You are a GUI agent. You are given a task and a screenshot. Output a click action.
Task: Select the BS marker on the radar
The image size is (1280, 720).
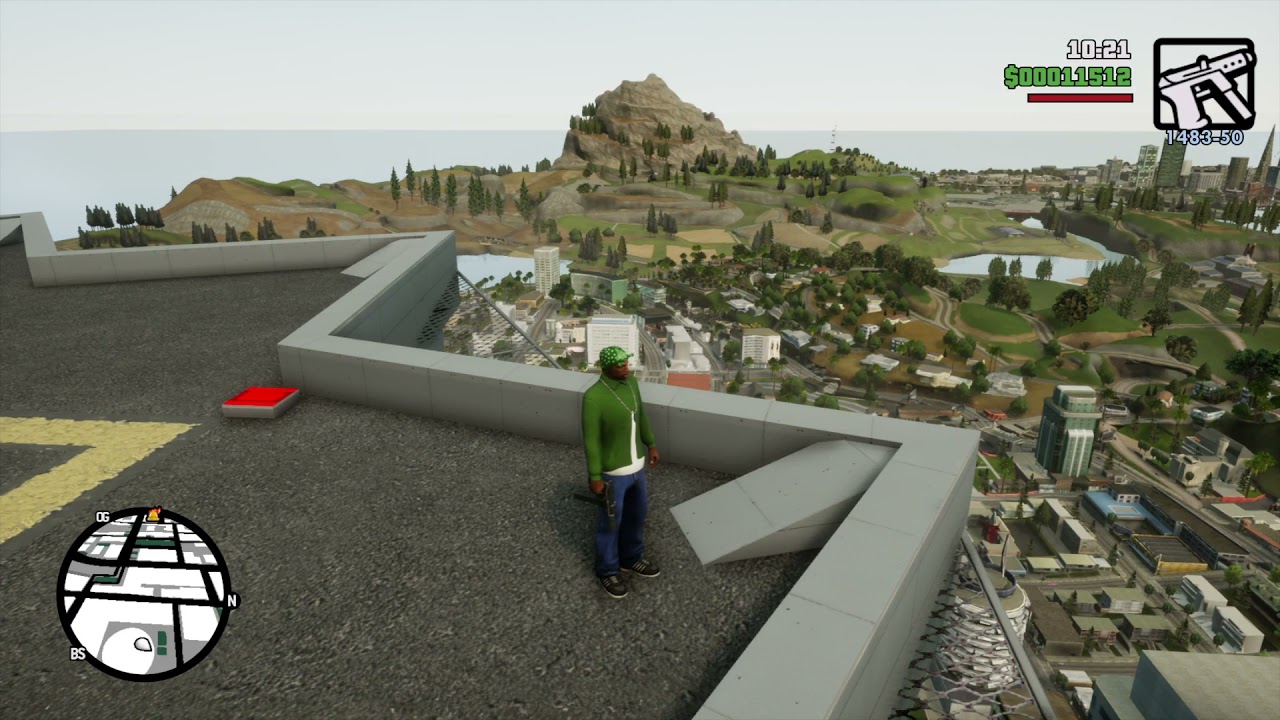coord(77,654)
